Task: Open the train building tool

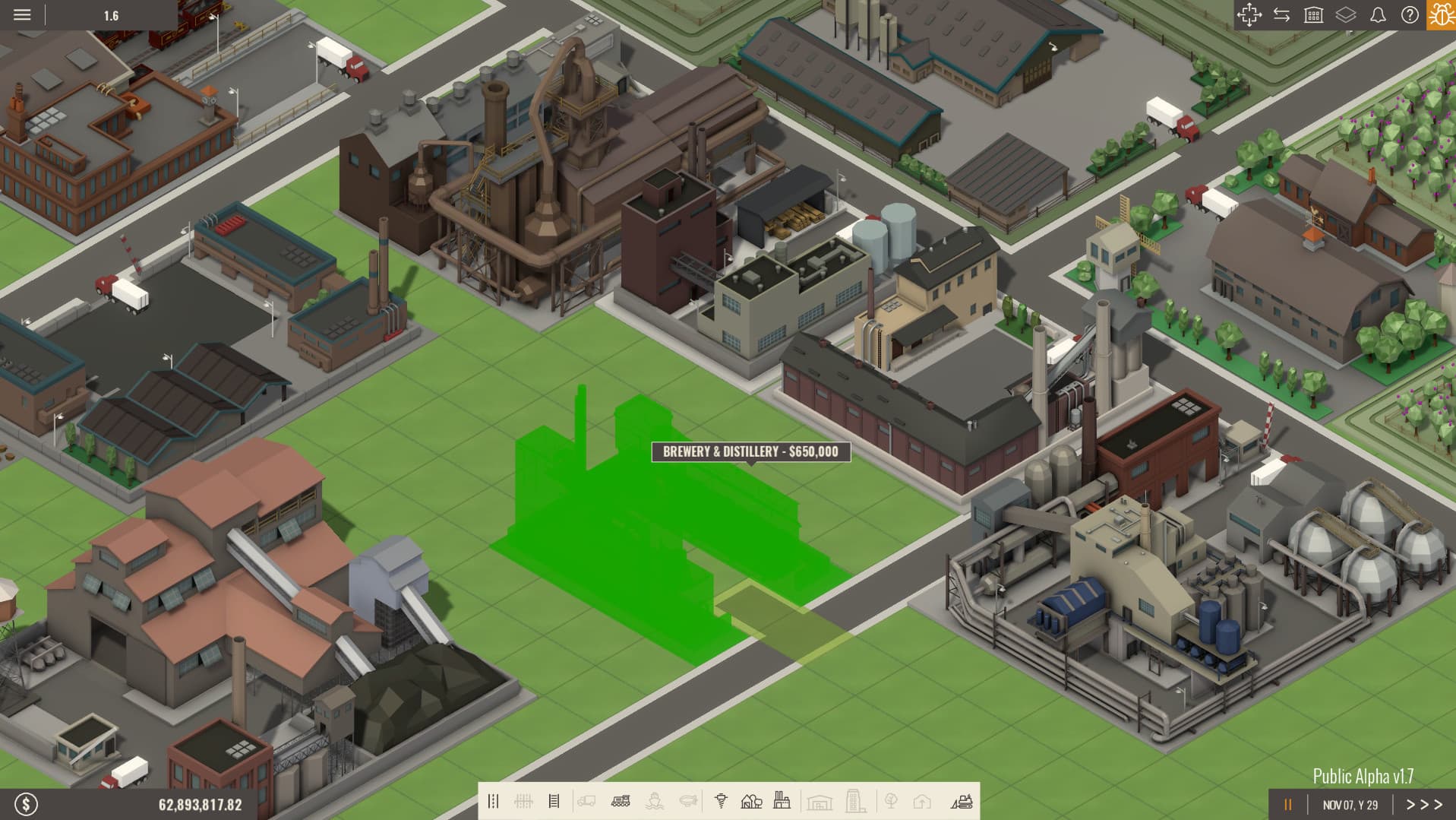Action: pyautogui.click(x=621, y=800)
